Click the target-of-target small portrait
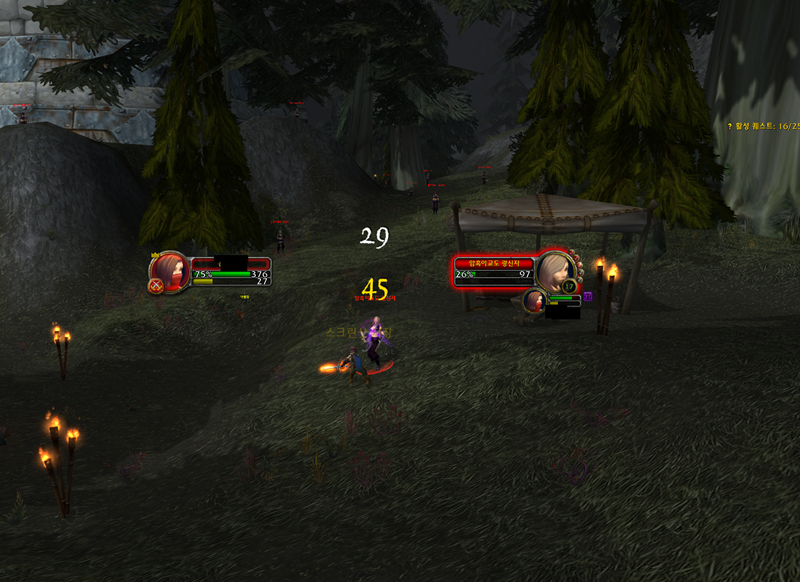This screenshot has width=800, height=582. coord(534,300)
